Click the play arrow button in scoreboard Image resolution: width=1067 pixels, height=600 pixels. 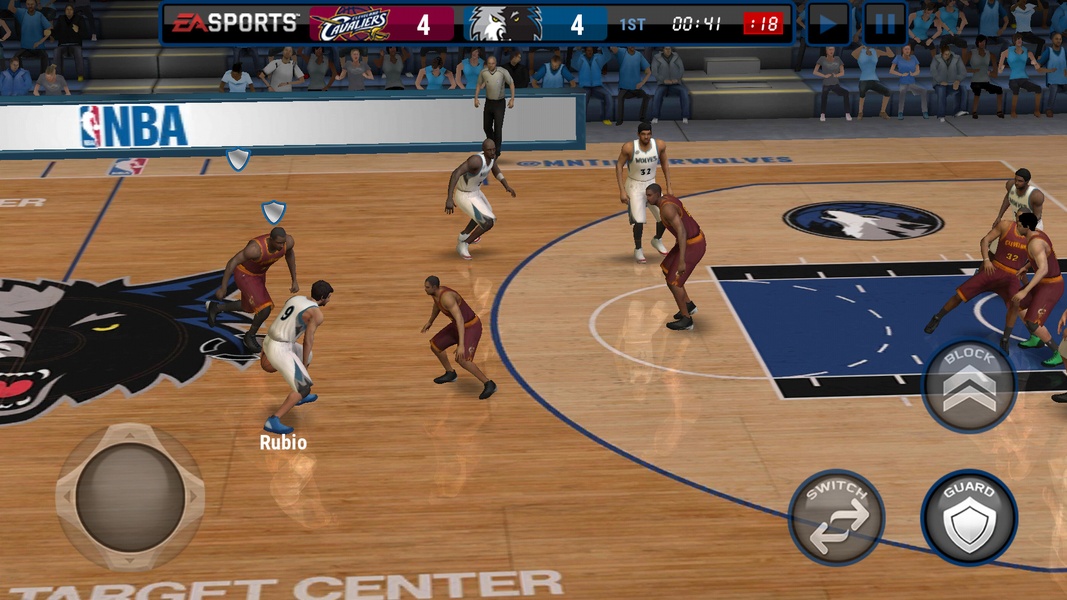828,23
